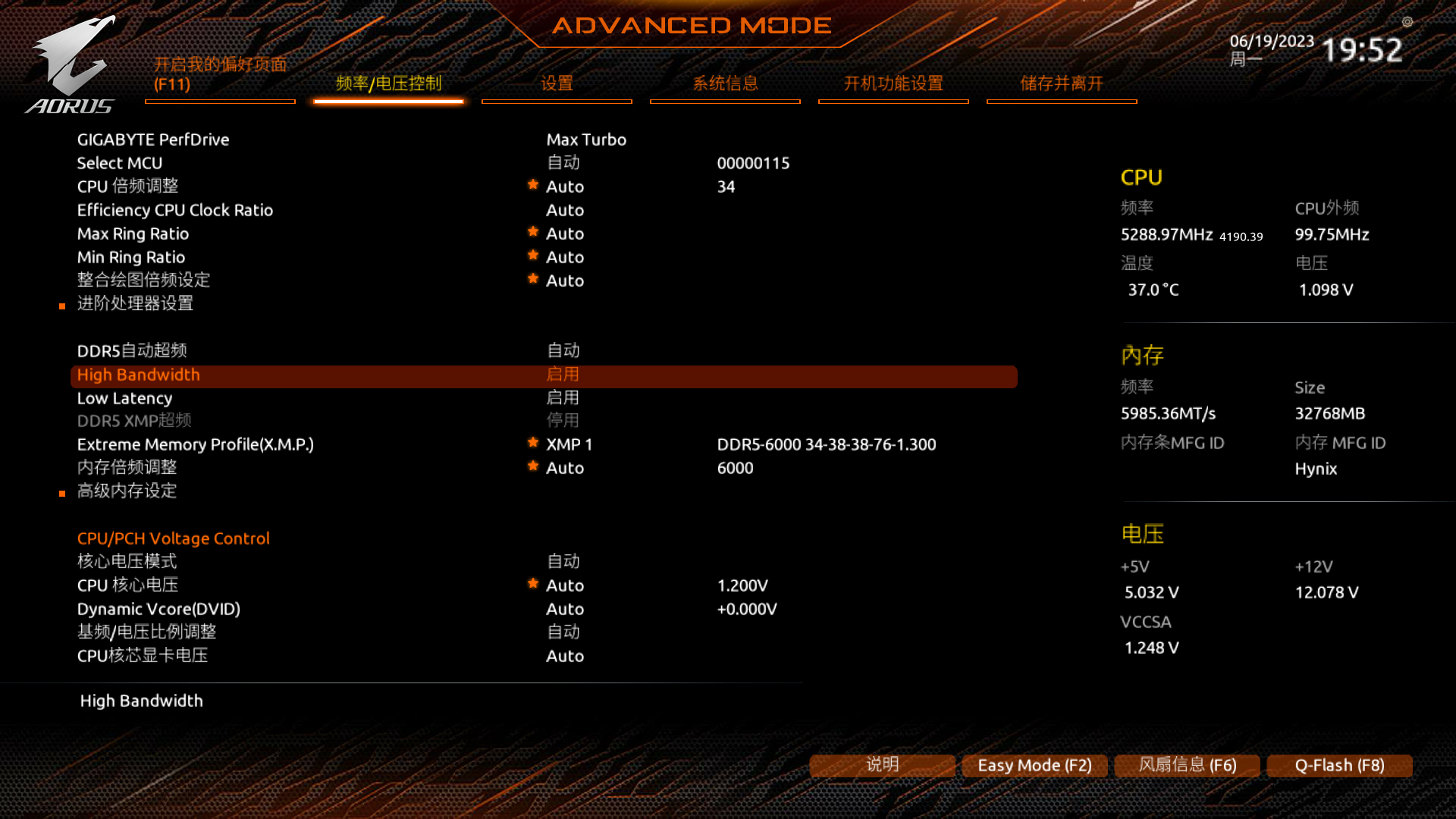Select the Max Ring Ratio option
This screenshot has width=1456, height=819.
tap(133, 234)
